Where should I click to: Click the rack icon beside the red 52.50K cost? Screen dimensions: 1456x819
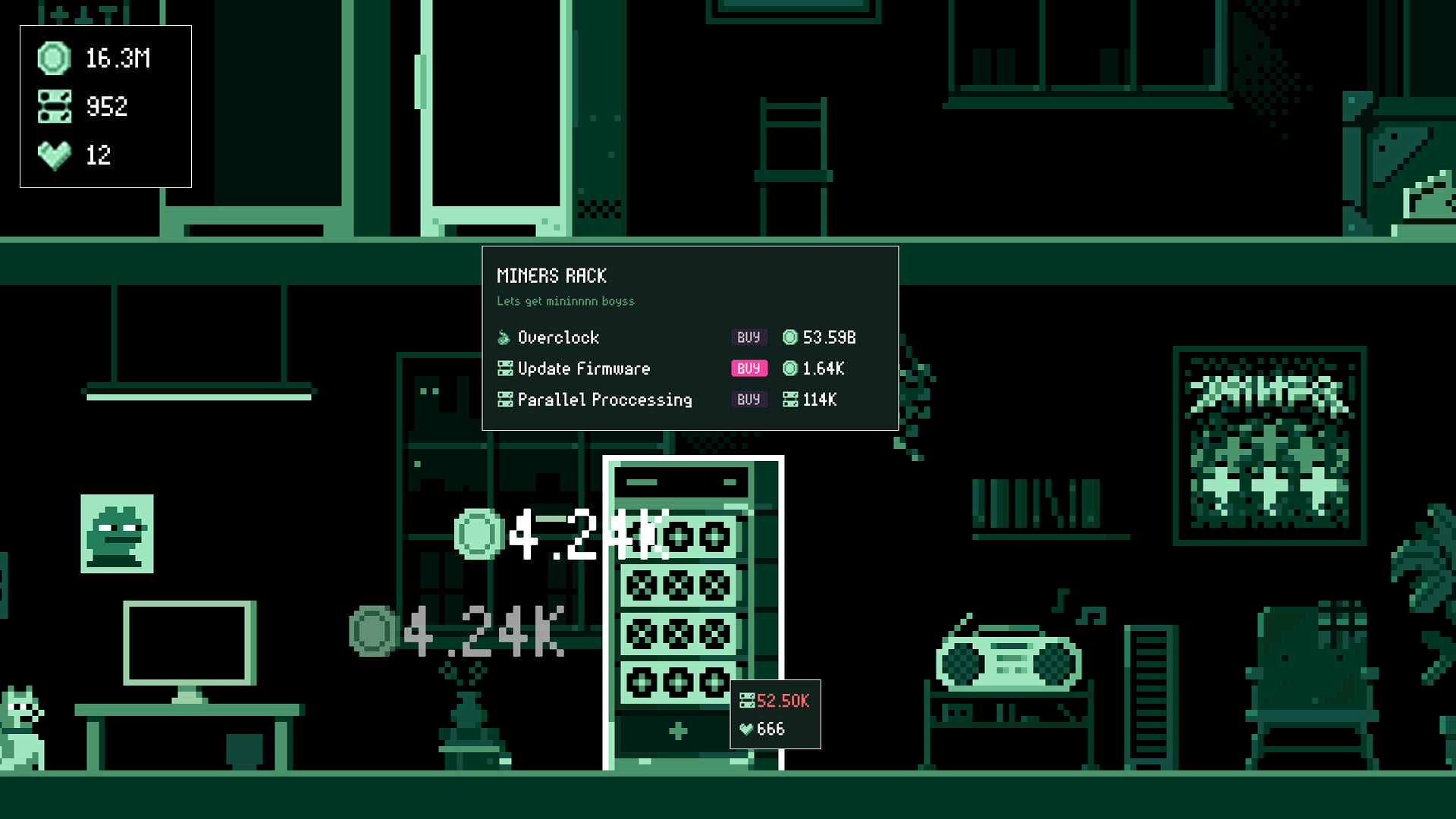(x=748, y=701)
